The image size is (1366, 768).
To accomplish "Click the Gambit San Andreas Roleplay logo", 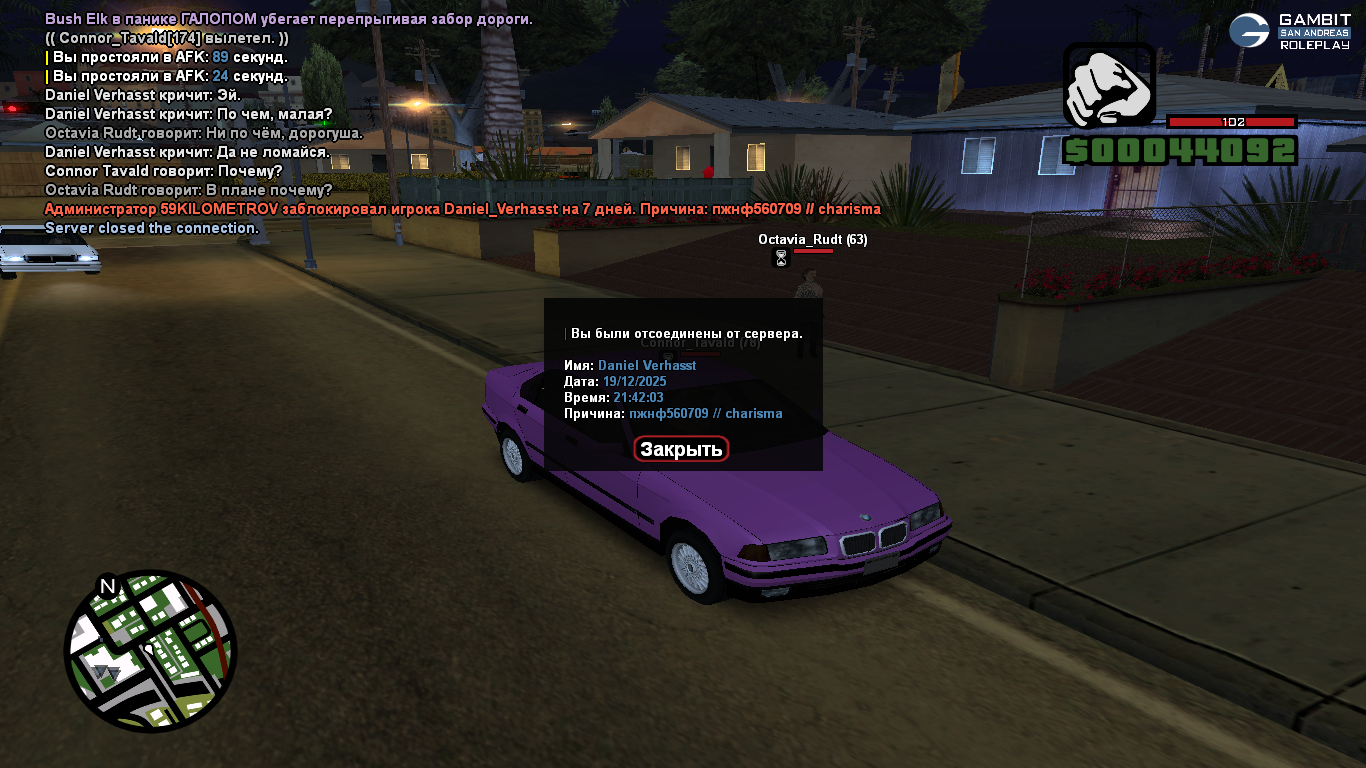I will 1289,31.
